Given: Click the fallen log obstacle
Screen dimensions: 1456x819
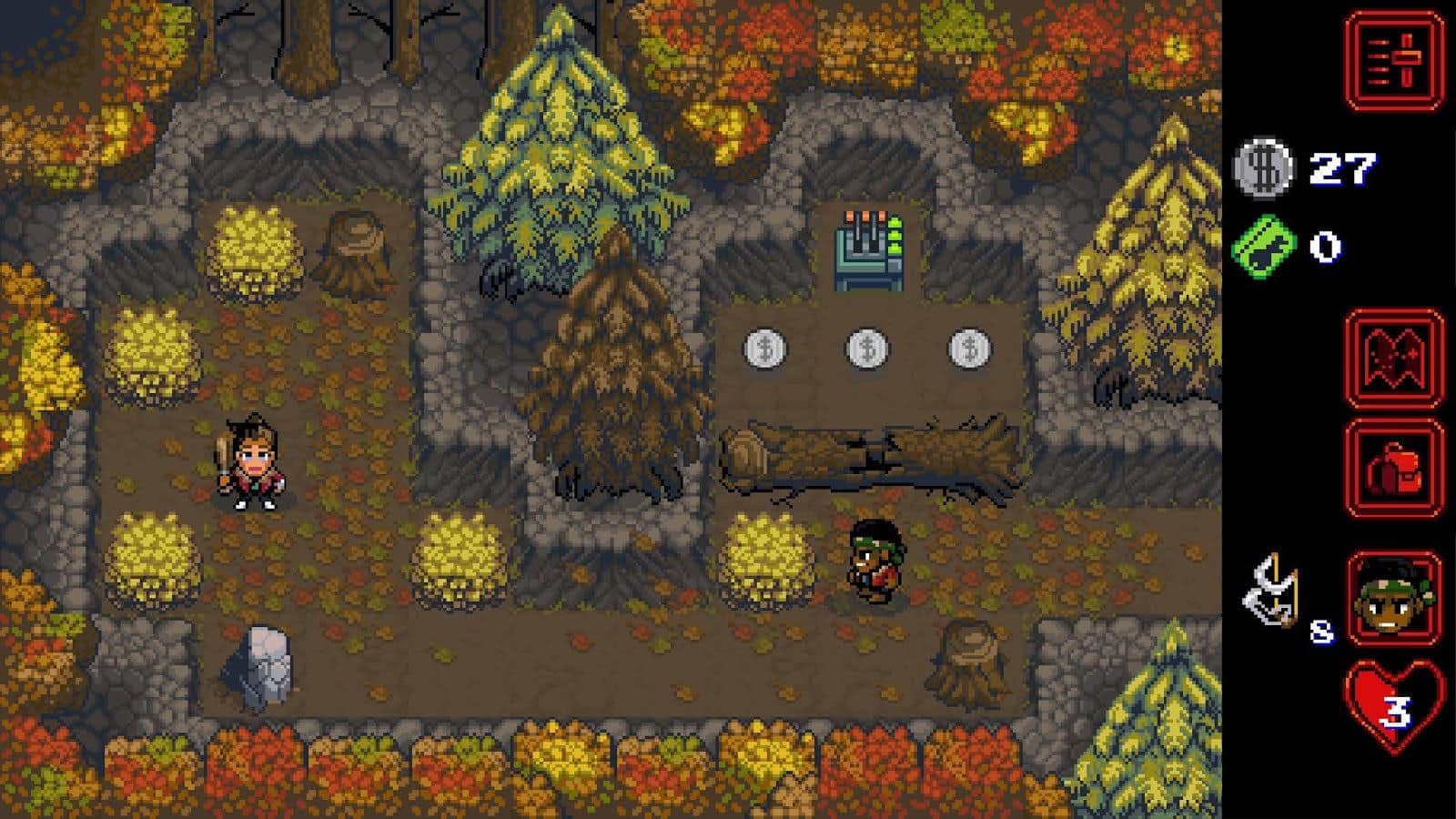Looking at the screenshot, I should click(x=864, y=455).
